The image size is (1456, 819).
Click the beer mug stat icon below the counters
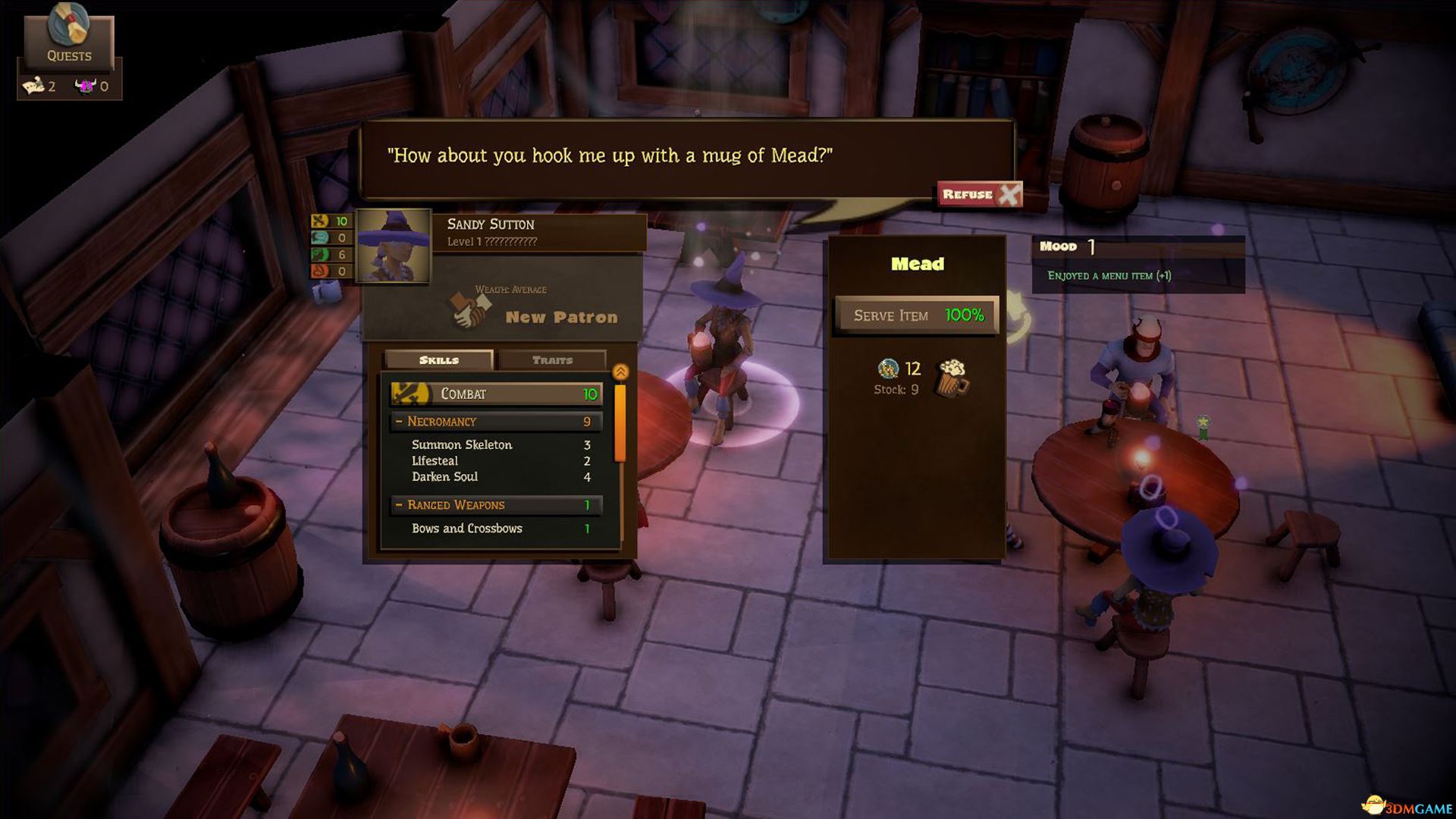(326, 290)
